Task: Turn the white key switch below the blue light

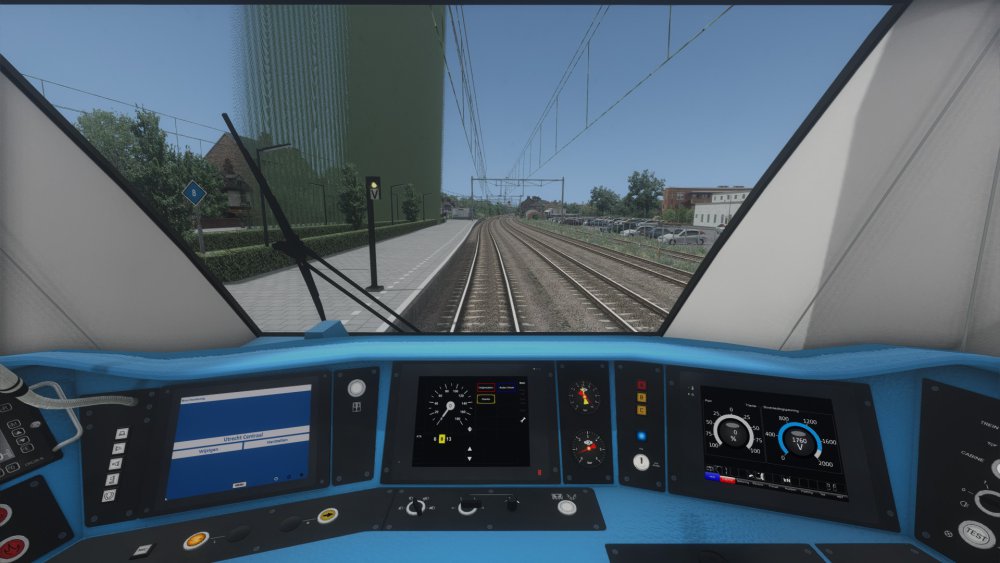Action: 641,462
